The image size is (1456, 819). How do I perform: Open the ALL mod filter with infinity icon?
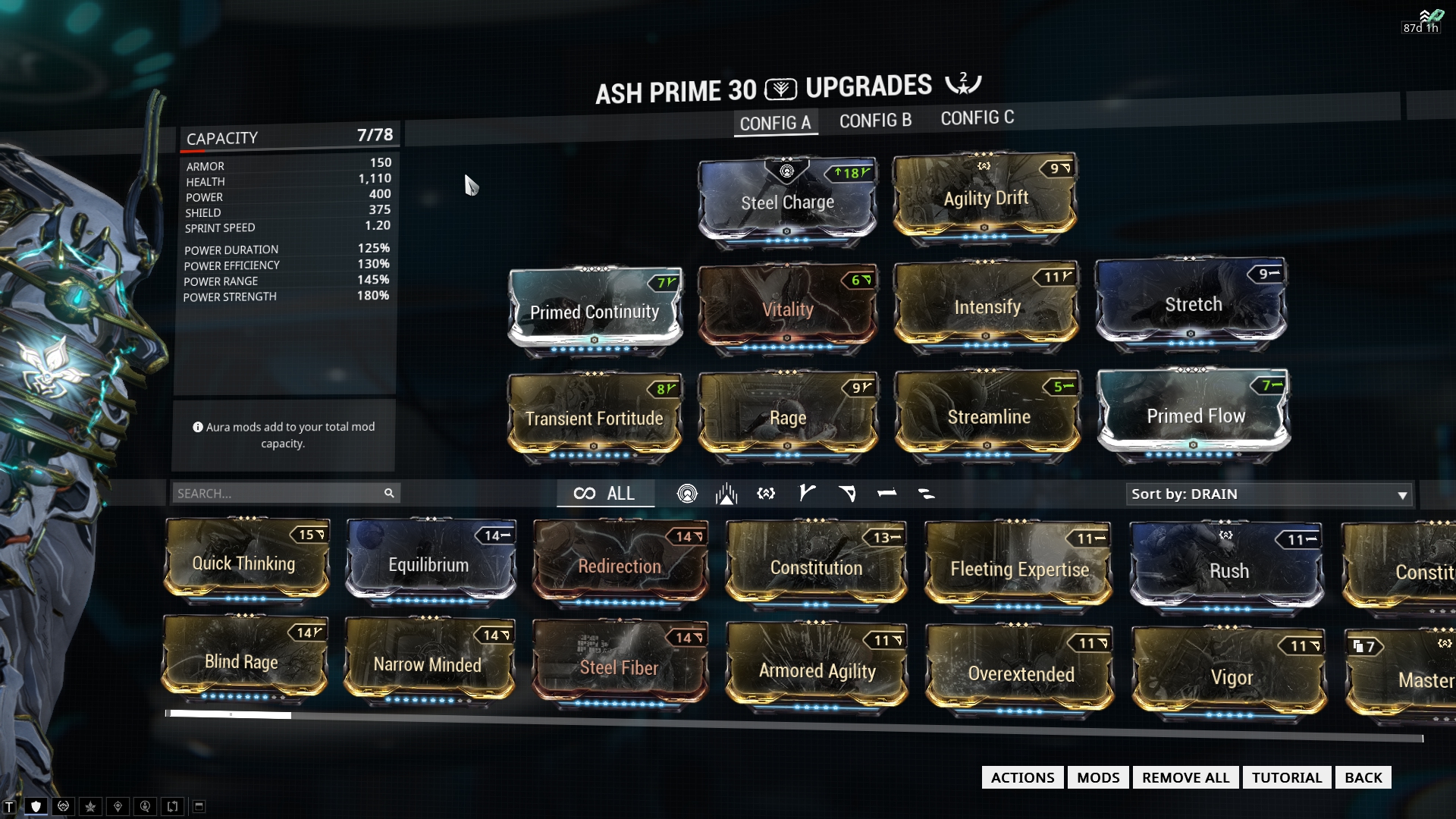(606, 493)
